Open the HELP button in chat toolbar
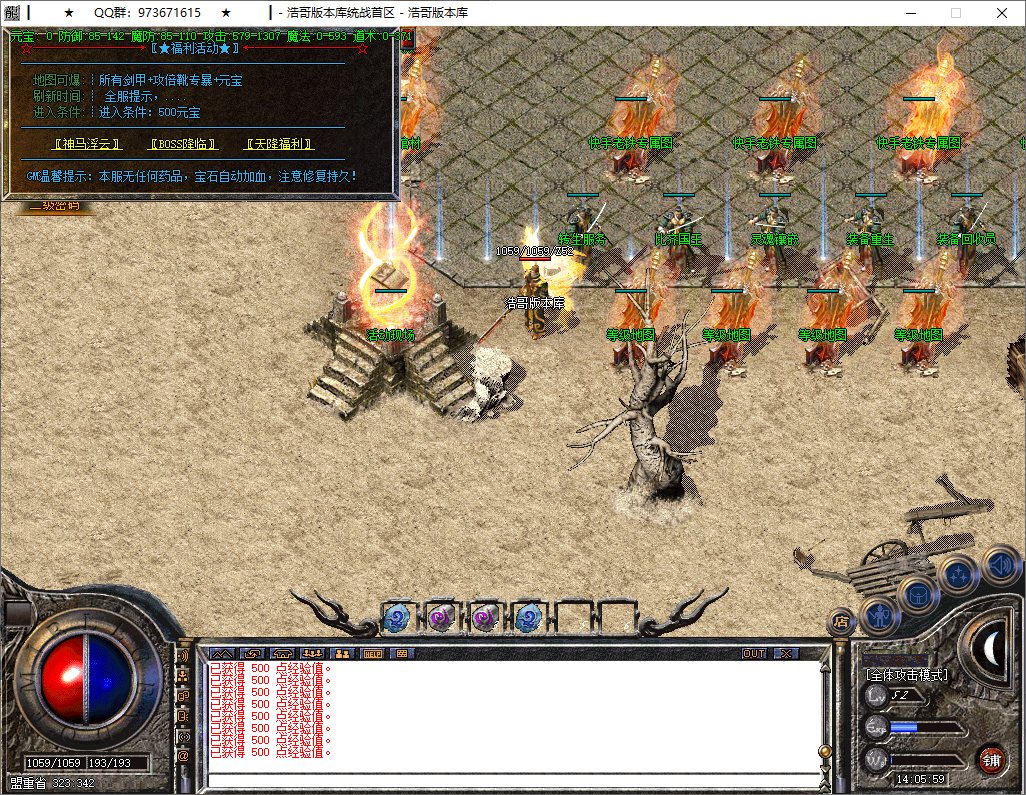 point(372,653)
